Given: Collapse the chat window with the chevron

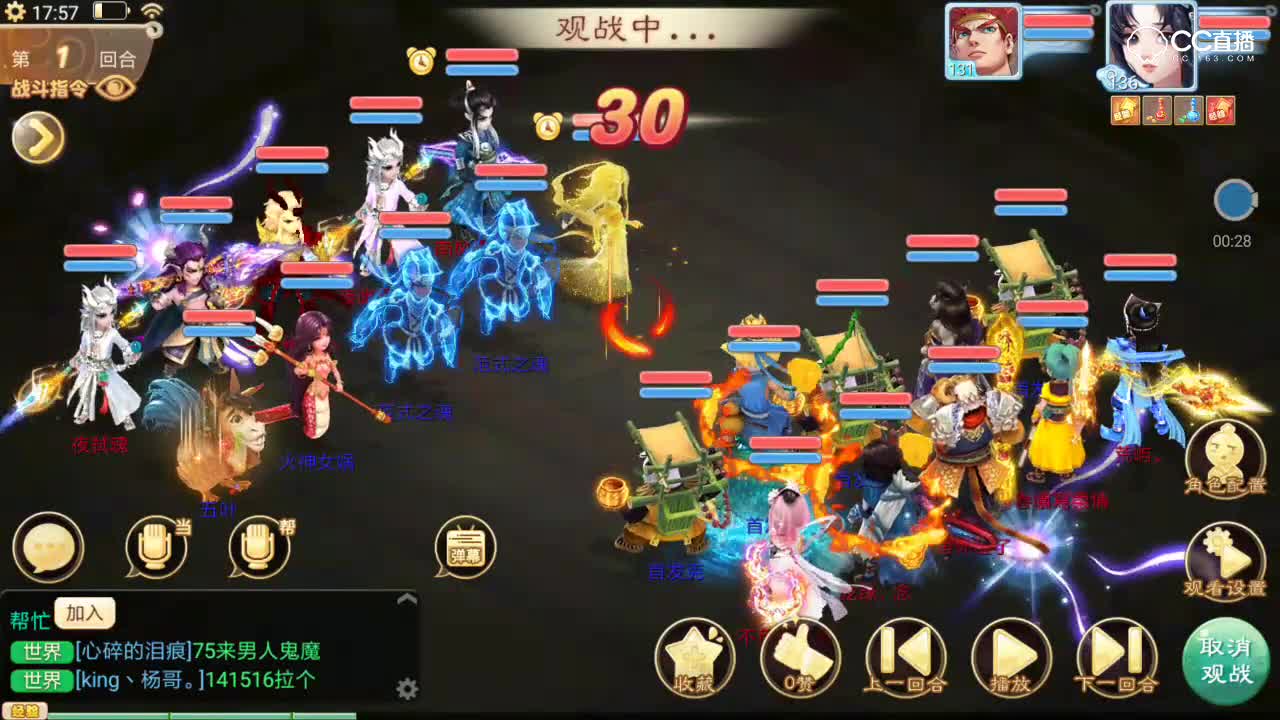Looking at the screenshot, I should coord(406,597).
